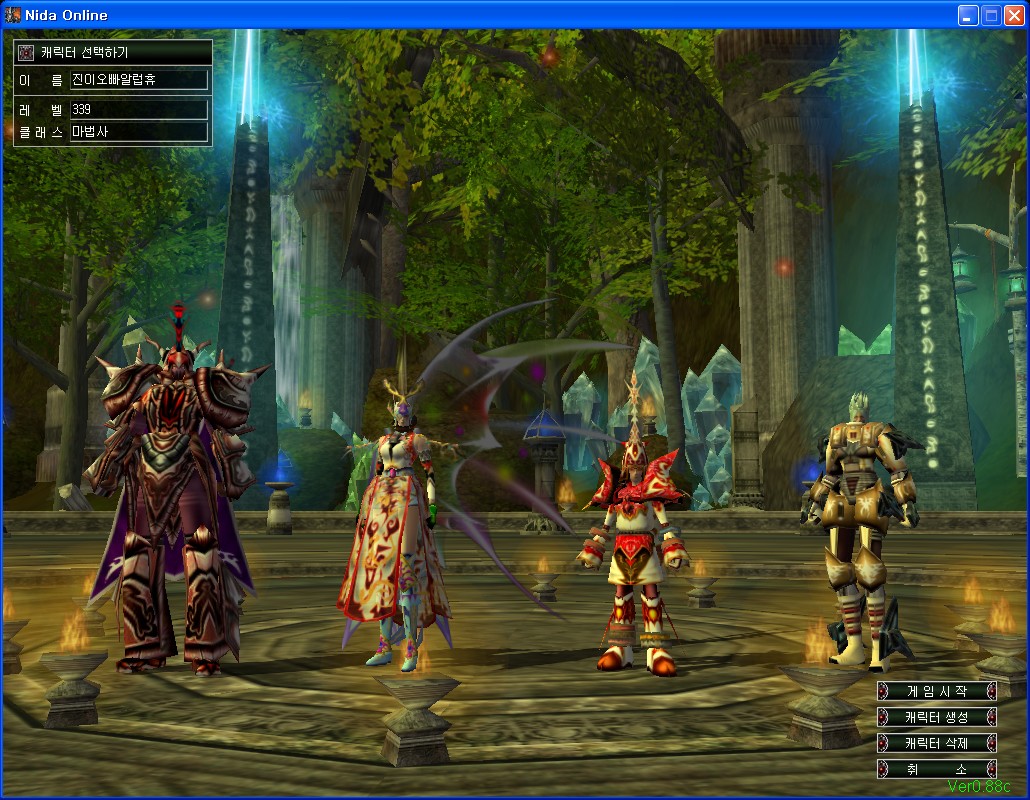1030x800 pixels.
Task: Start the game with 게임시작 button
Action: click(x=936, y=691)
